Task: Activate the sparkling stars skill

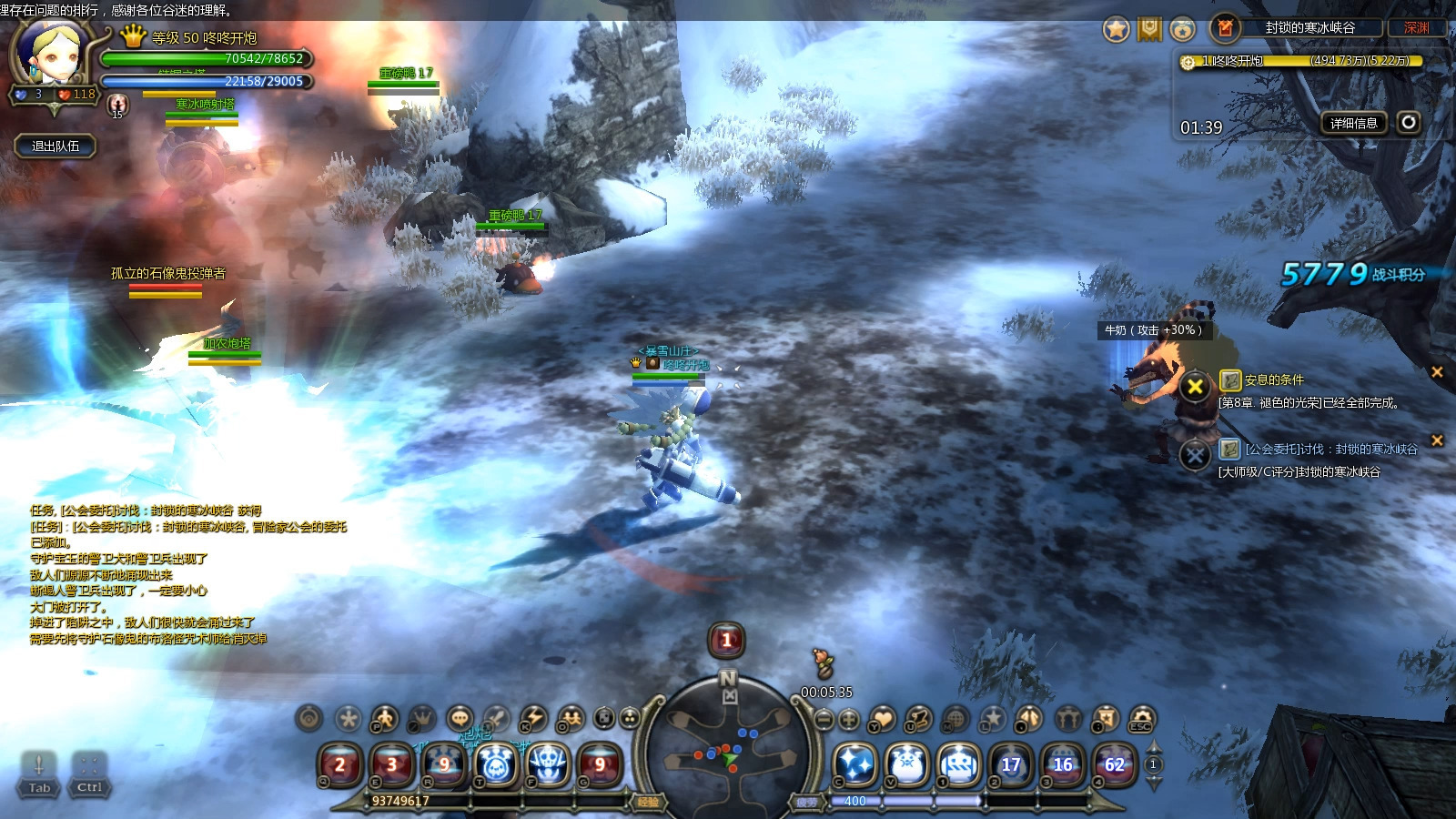Action: point(855,764)
